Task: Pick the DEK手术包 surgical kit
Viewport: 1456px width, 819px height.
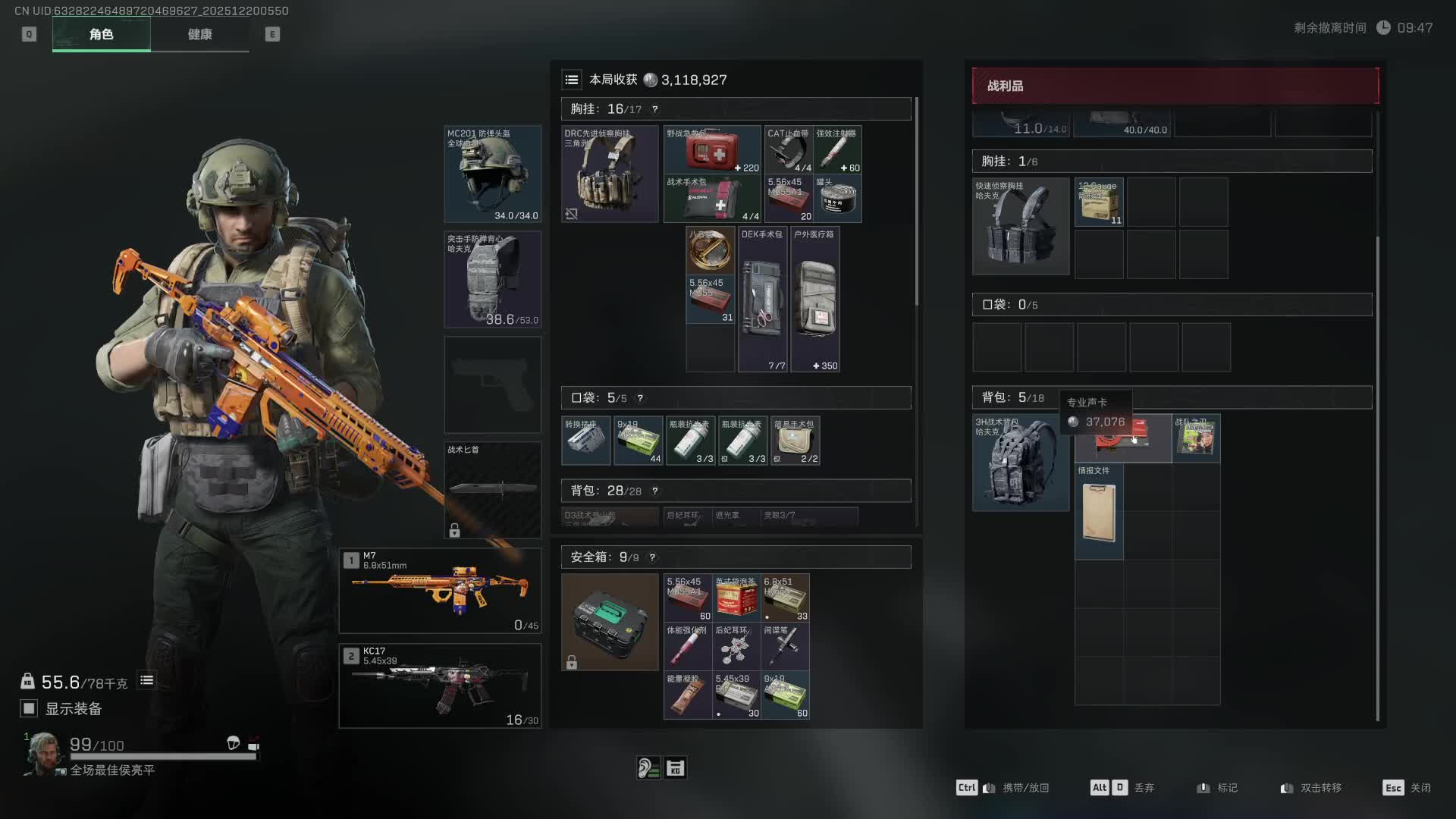Action: (x=762, y=300)
